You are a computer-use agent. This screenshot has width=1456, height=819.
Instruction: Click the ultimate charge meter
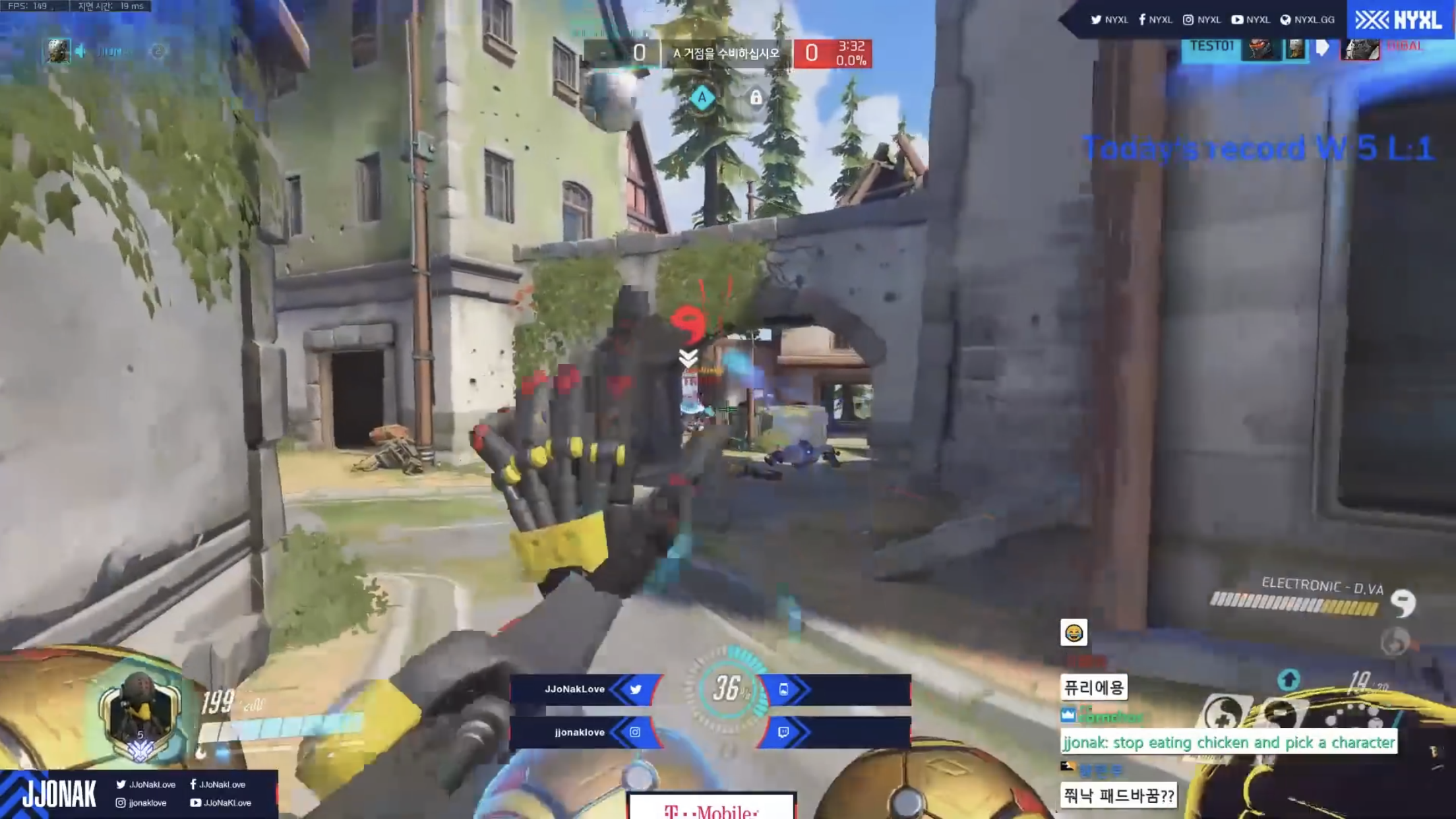[727, 689]
